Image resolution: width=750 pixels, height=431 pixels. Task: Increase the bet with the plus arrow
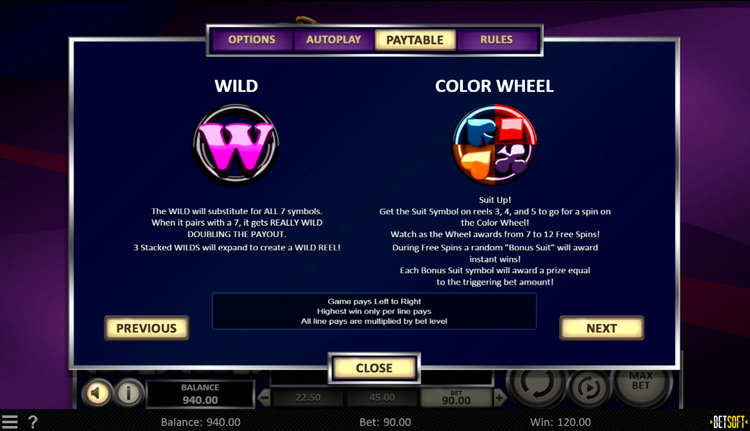tap(499, 398)
